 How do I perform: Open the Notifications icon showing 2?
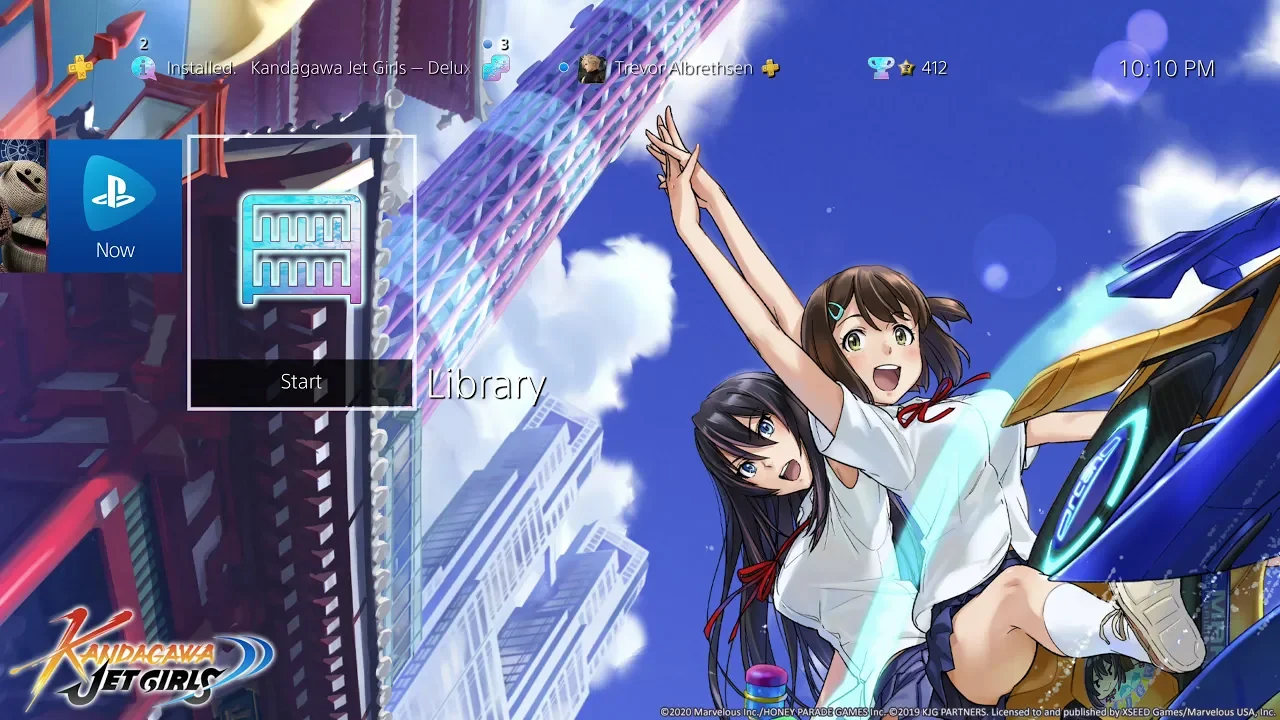click(144, 67)
